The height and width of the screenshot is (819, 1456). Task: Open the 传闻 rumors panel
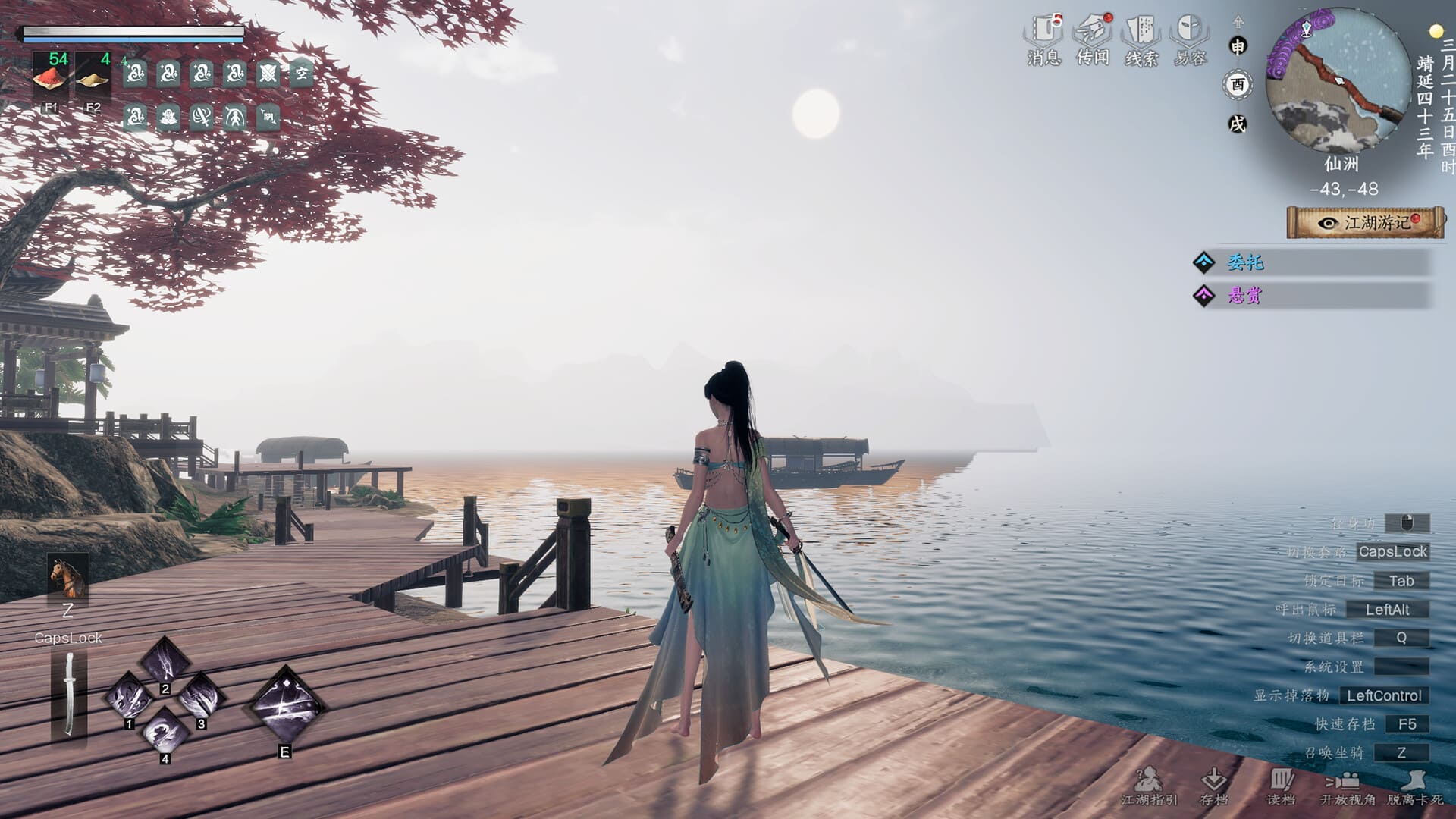click(x=1092, y=39)
